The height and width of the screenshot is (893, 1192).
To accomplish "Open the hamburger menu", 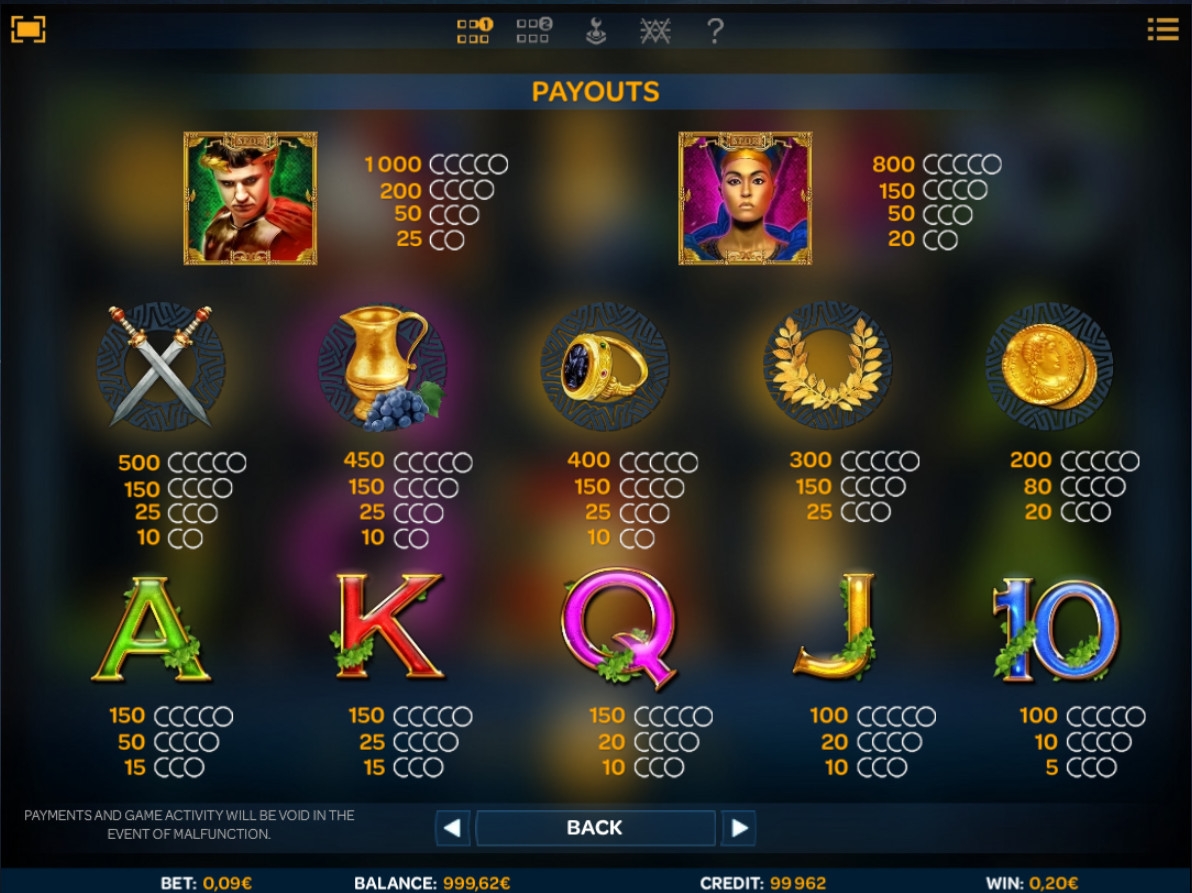I will click(x=1162, y=30).
